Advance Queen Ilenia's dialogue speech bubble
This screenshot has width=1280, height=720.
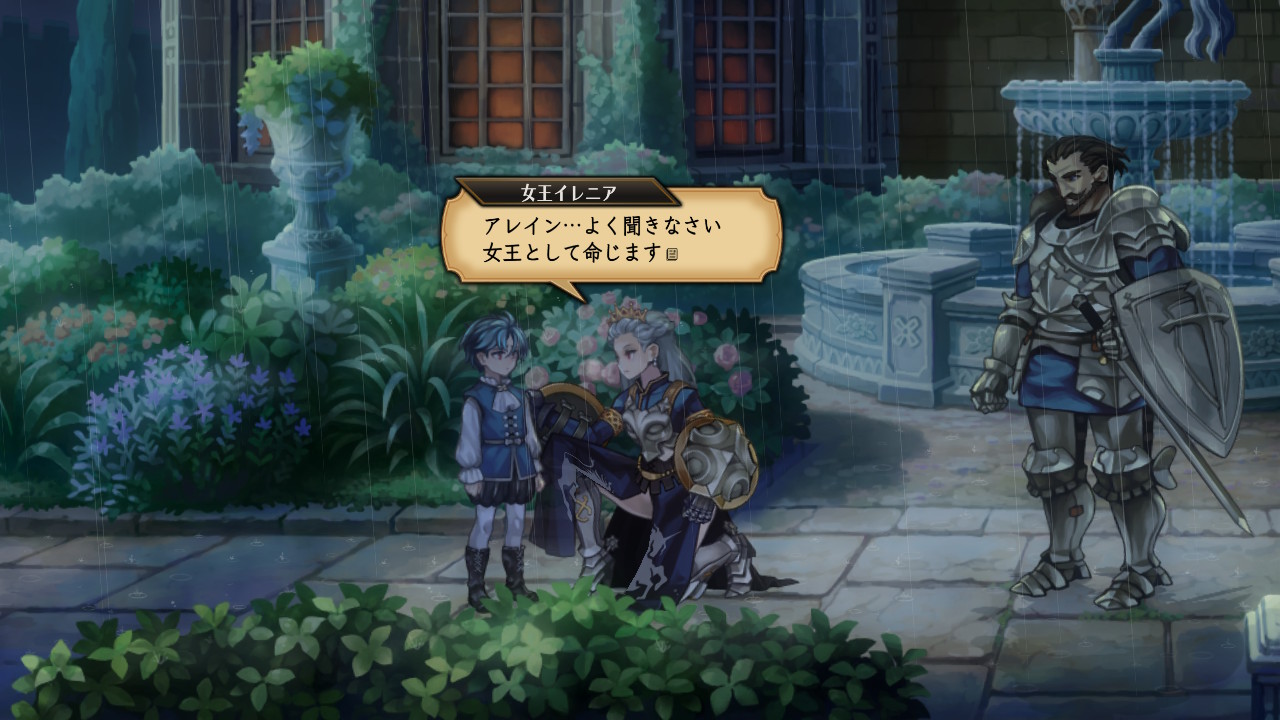[x=611, y=236]
